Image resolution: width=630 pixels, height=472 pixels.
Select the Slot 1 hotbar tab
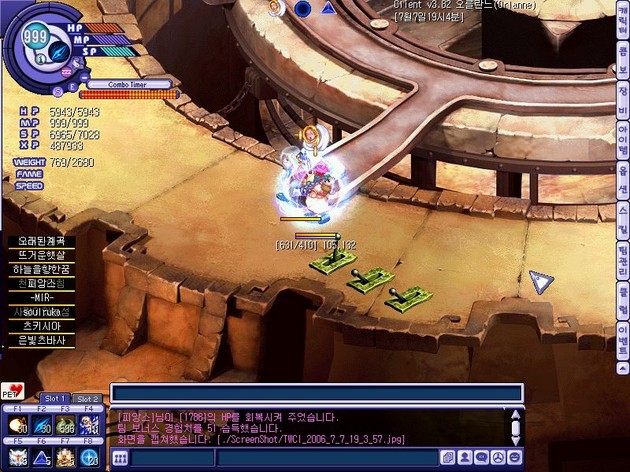coord(55,398)
